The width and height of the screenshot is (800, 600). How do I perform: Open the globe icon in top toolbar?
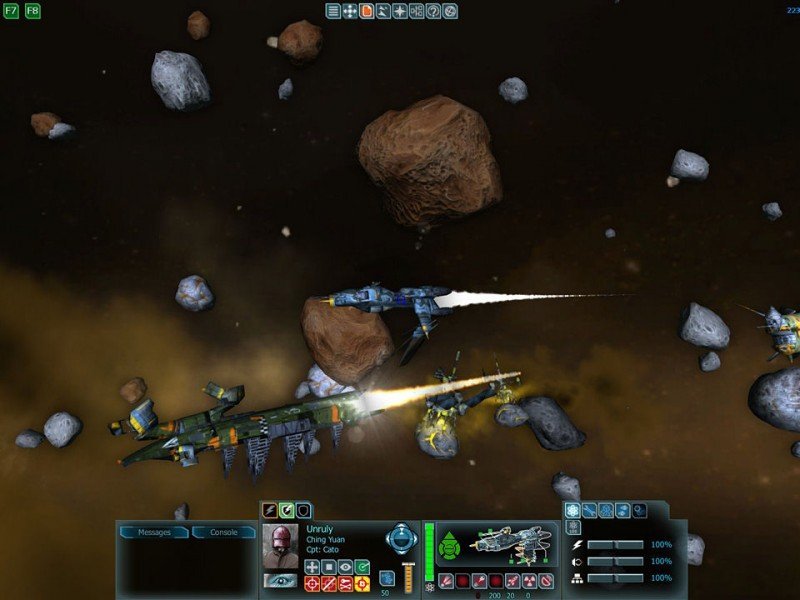click(x=450, y=11)
